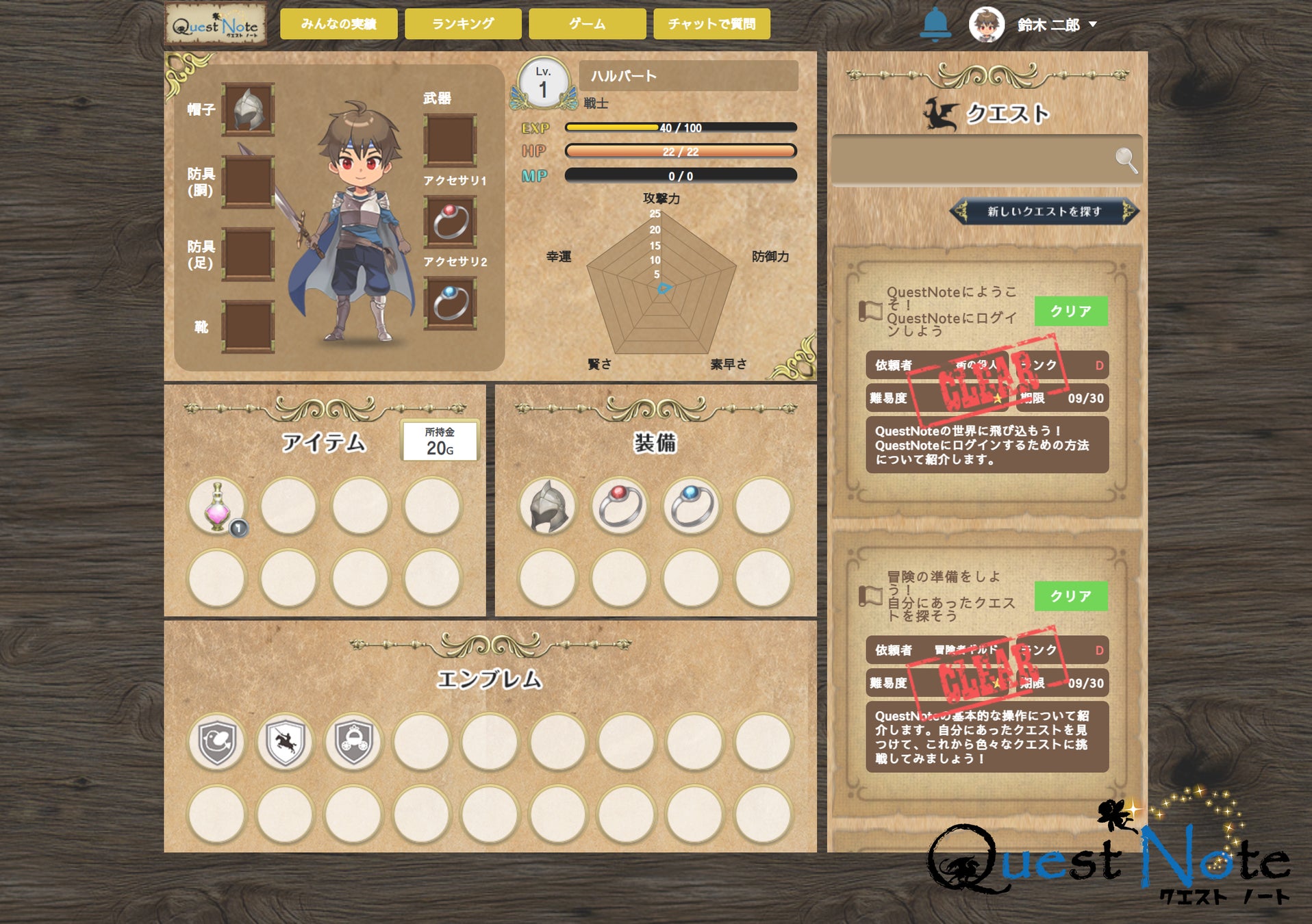
Task: Click the knight-on-horseback shield emblem
Action: [286, 742]
